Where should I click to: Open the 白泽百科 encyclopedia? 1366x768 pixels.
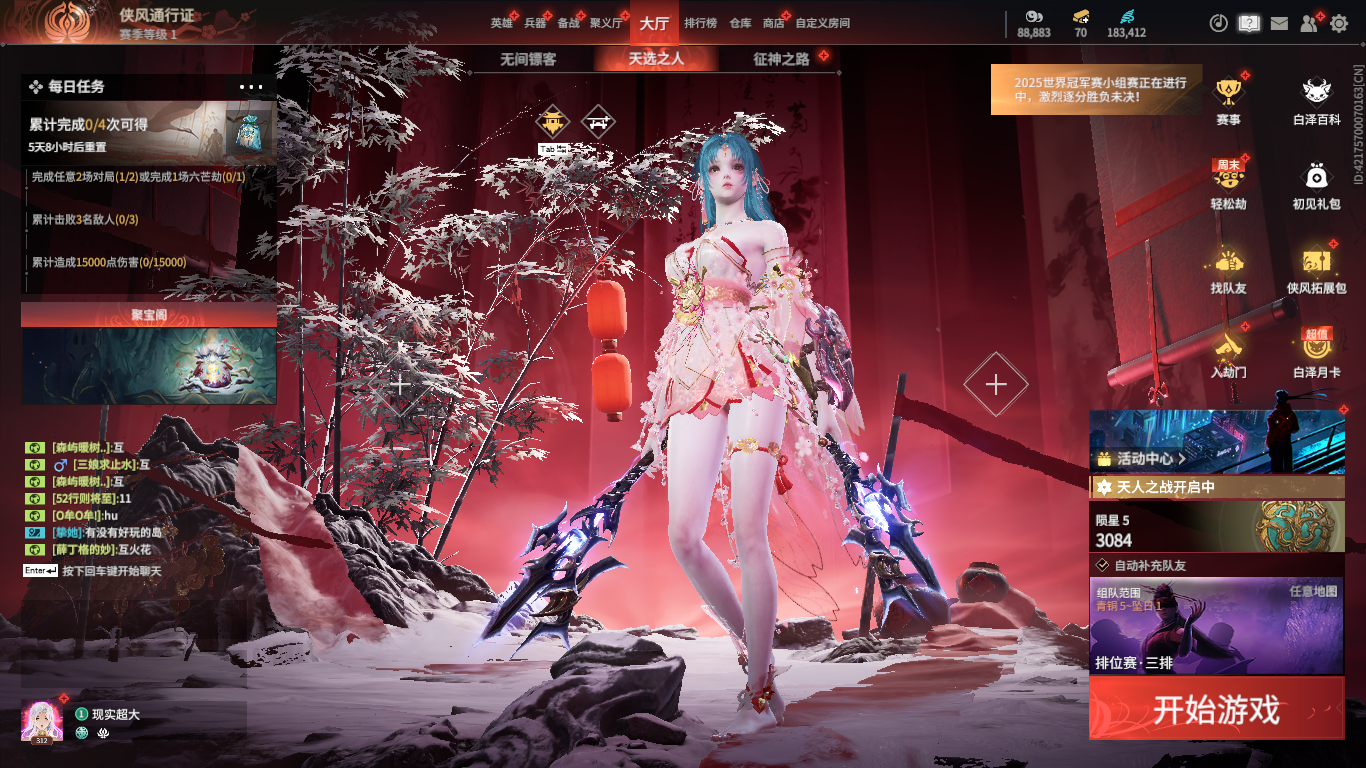tap(1316, 102)
